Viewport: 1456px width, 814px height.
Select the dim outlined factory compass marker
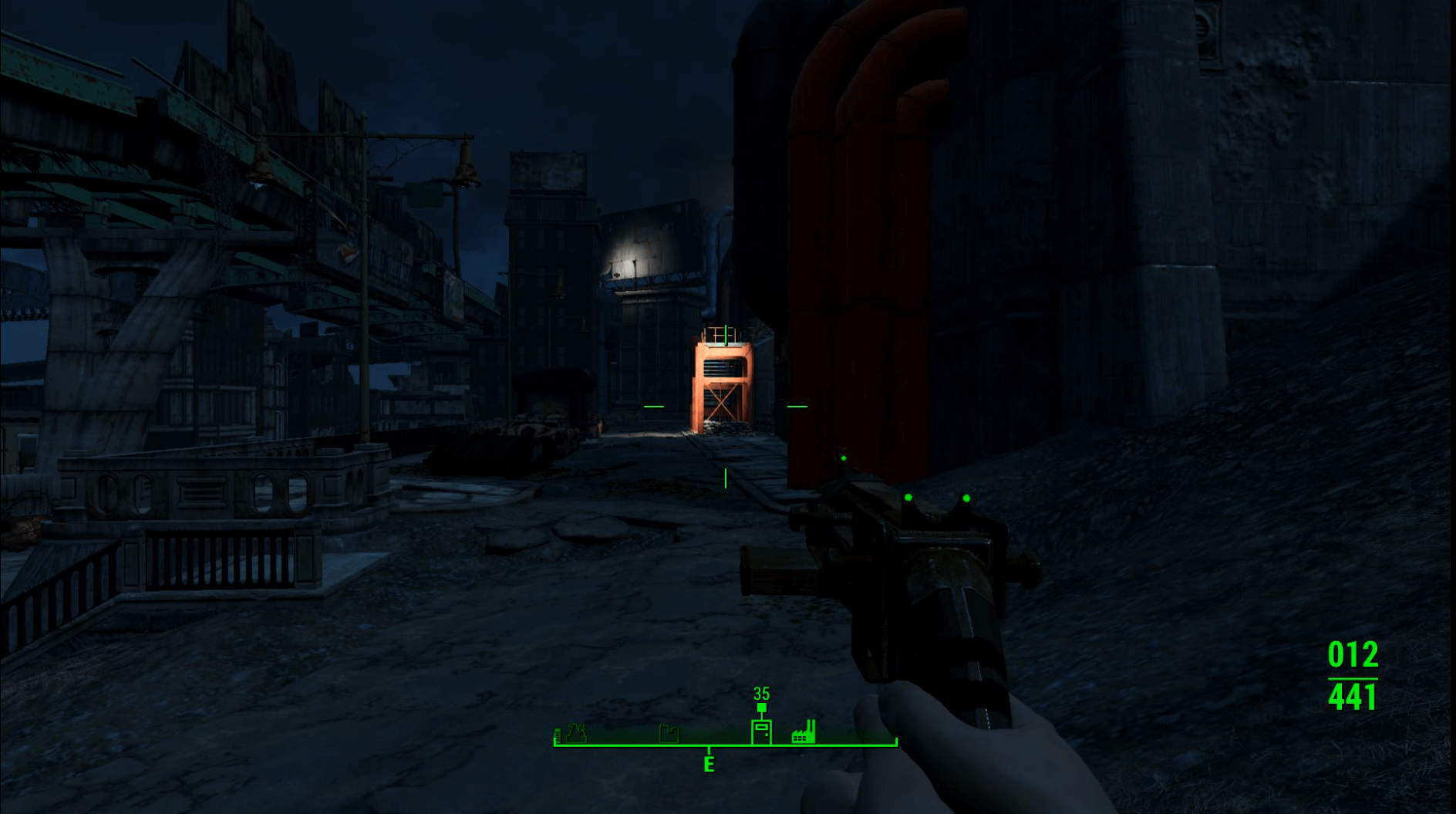(x=669, y=733)
